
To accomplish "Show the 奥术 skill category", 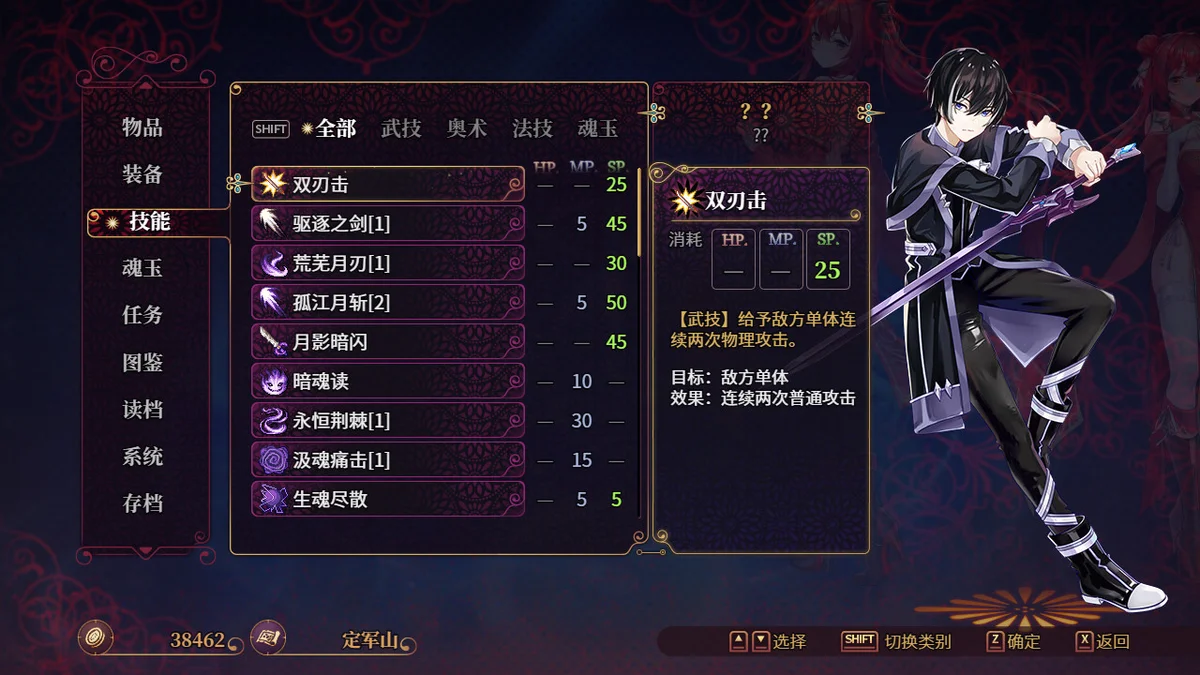I will click(x=467, y=128).
